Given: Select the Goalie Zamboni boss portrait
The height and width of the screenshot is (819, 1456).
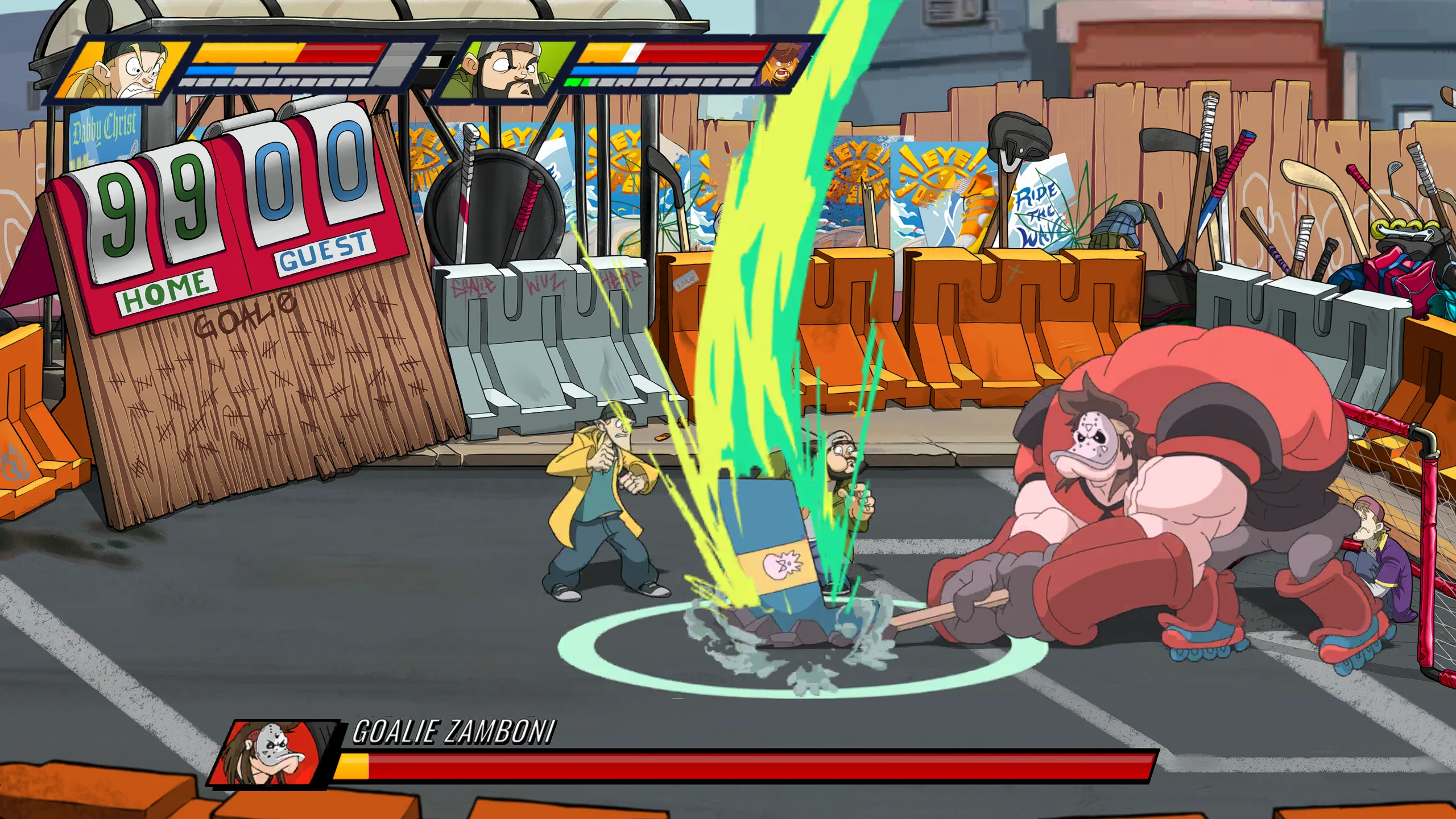Looking at the screenshot, I should [271, 754].
